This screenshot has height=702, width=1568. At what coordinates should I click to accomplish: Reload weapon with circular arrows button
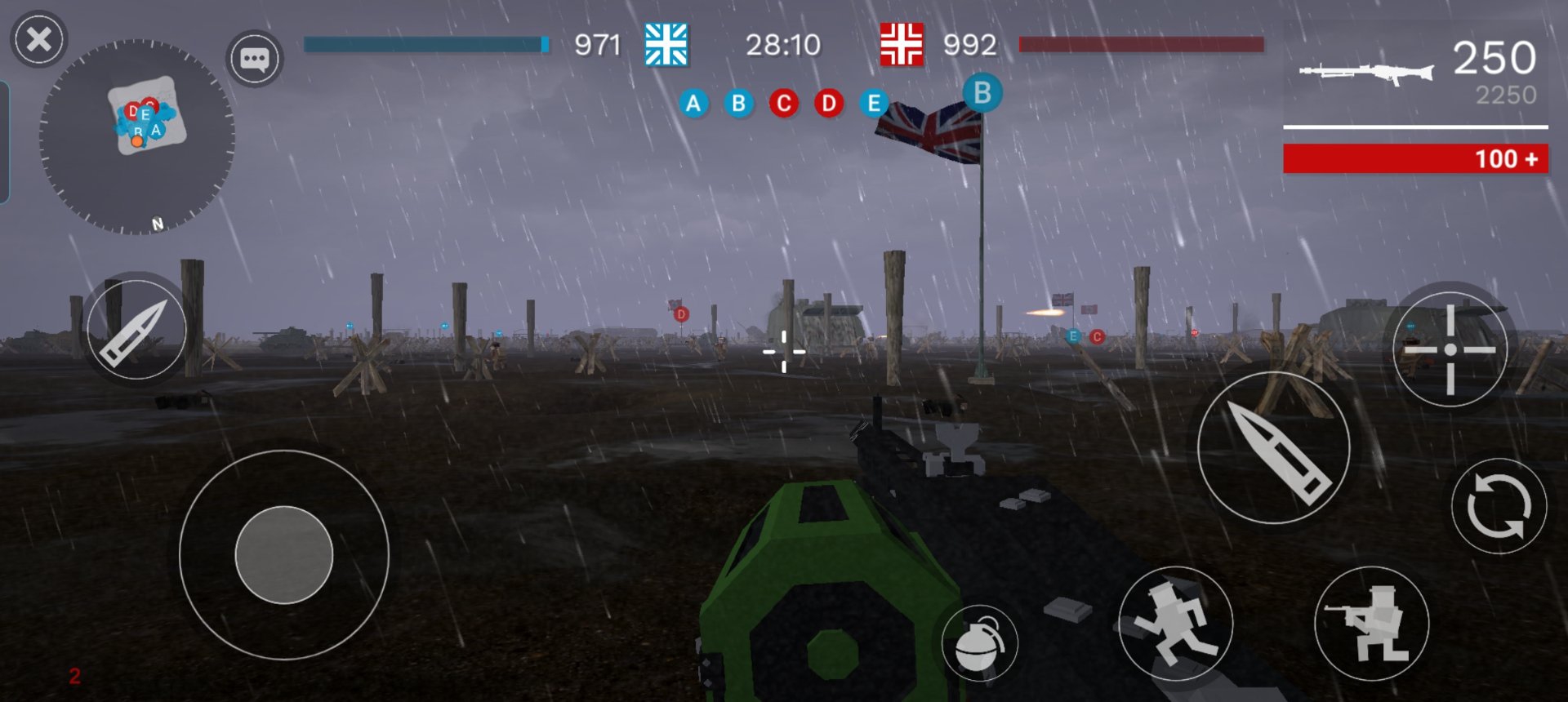click(x=1499, y=506)
